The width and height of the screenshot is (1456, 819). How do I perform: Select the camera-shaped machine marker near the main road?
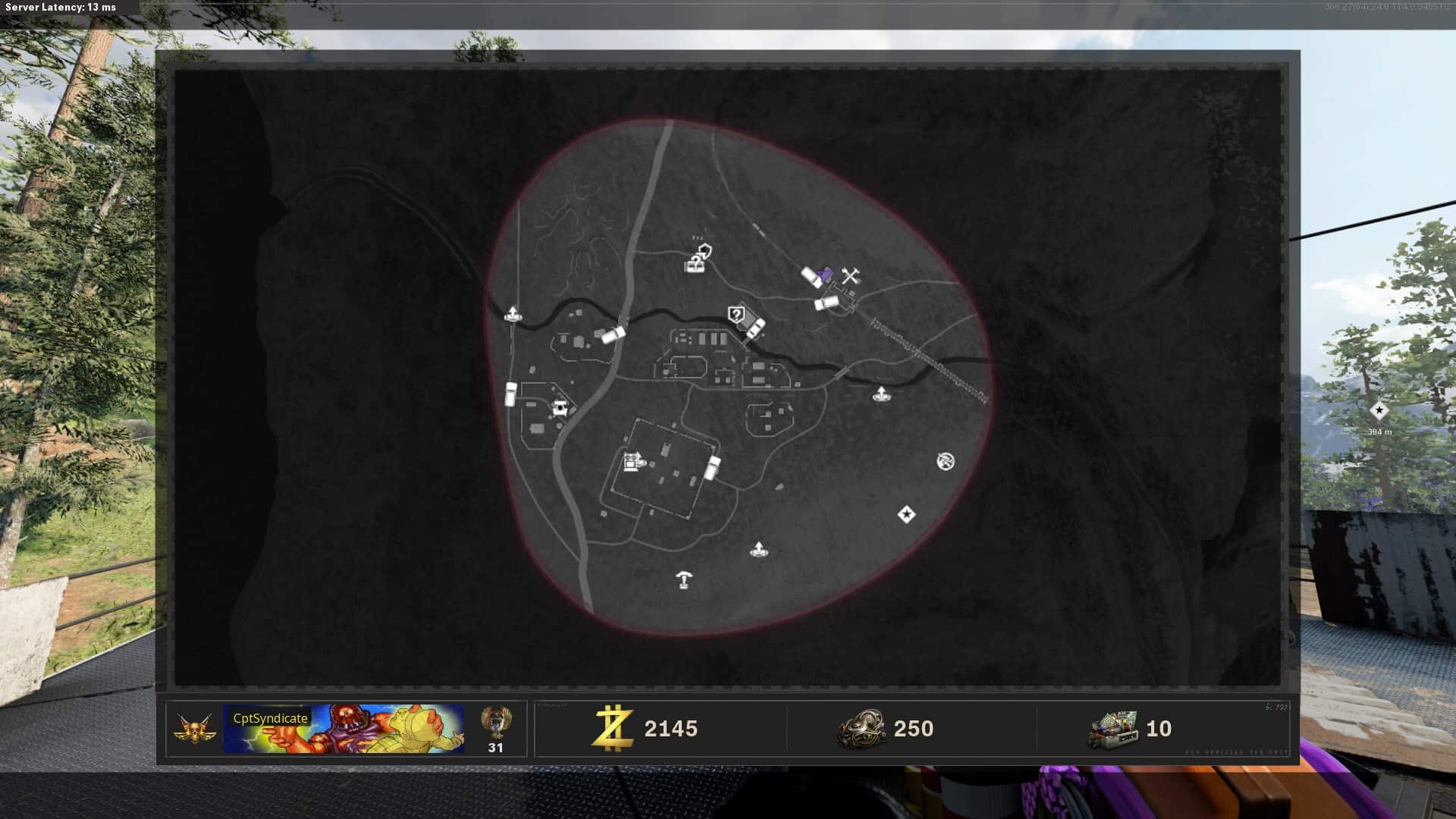[x=560, y=408]
